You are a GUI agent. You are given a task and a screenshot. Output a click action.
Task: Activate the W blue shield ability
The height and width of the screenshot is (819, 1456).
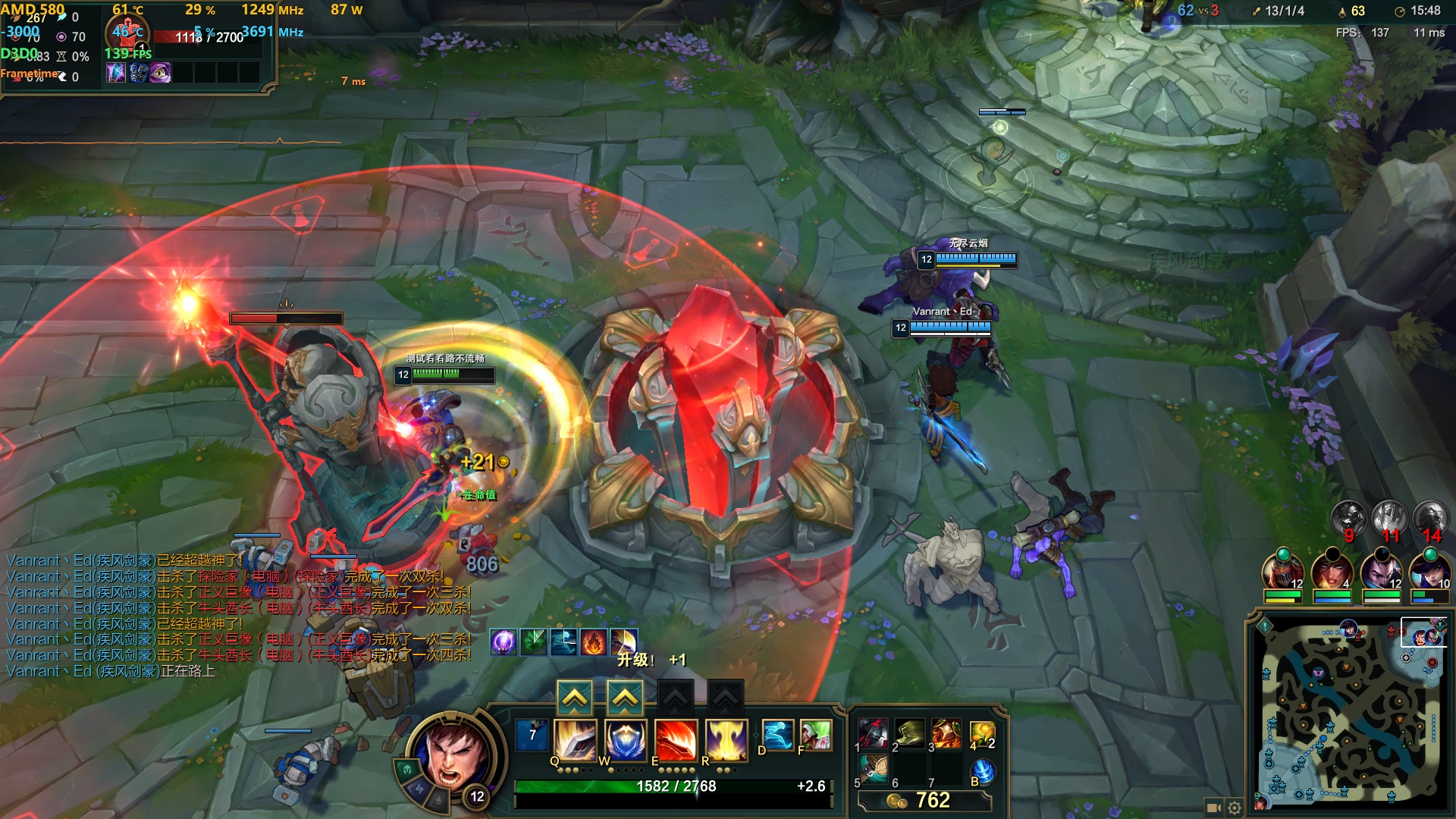626,739
